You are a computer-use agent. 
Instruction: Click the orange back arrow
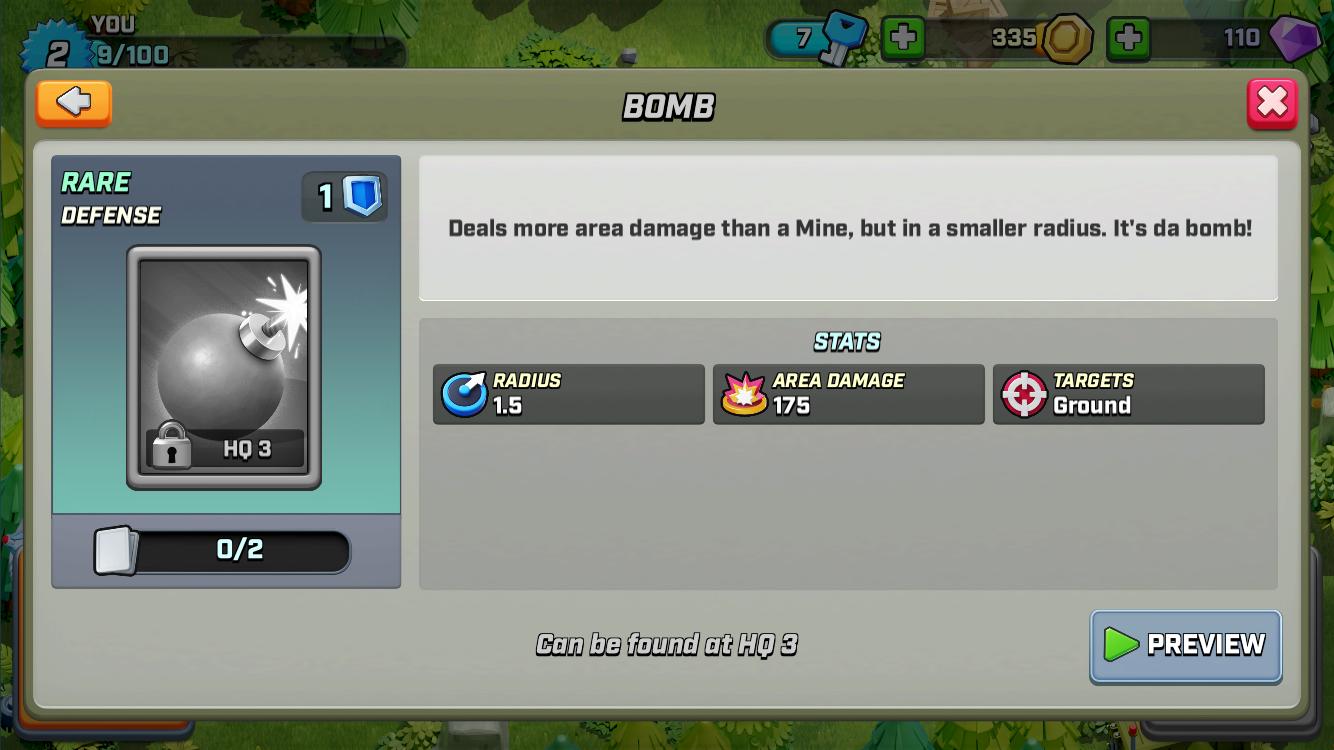pos(73,103)
